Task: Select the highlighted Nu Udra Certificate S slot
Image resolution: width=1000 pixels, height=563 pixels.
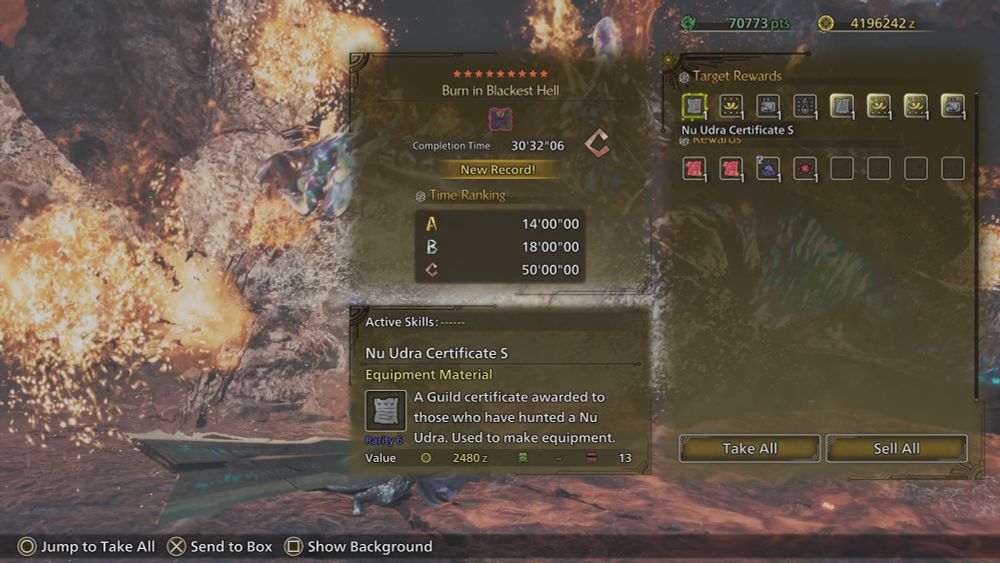Action: coord(694,106)
